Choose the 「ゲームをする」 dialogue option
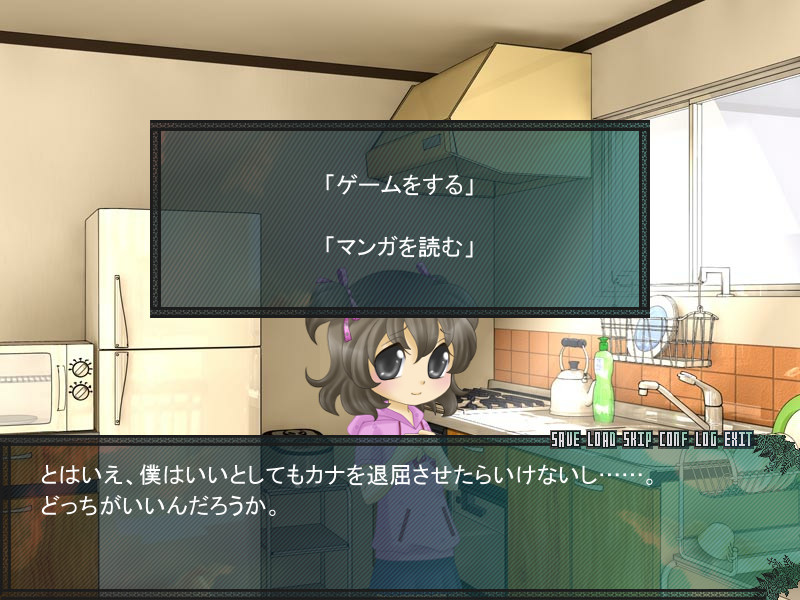The height and width of the screenshot is (600, 800). click(398, 186)
